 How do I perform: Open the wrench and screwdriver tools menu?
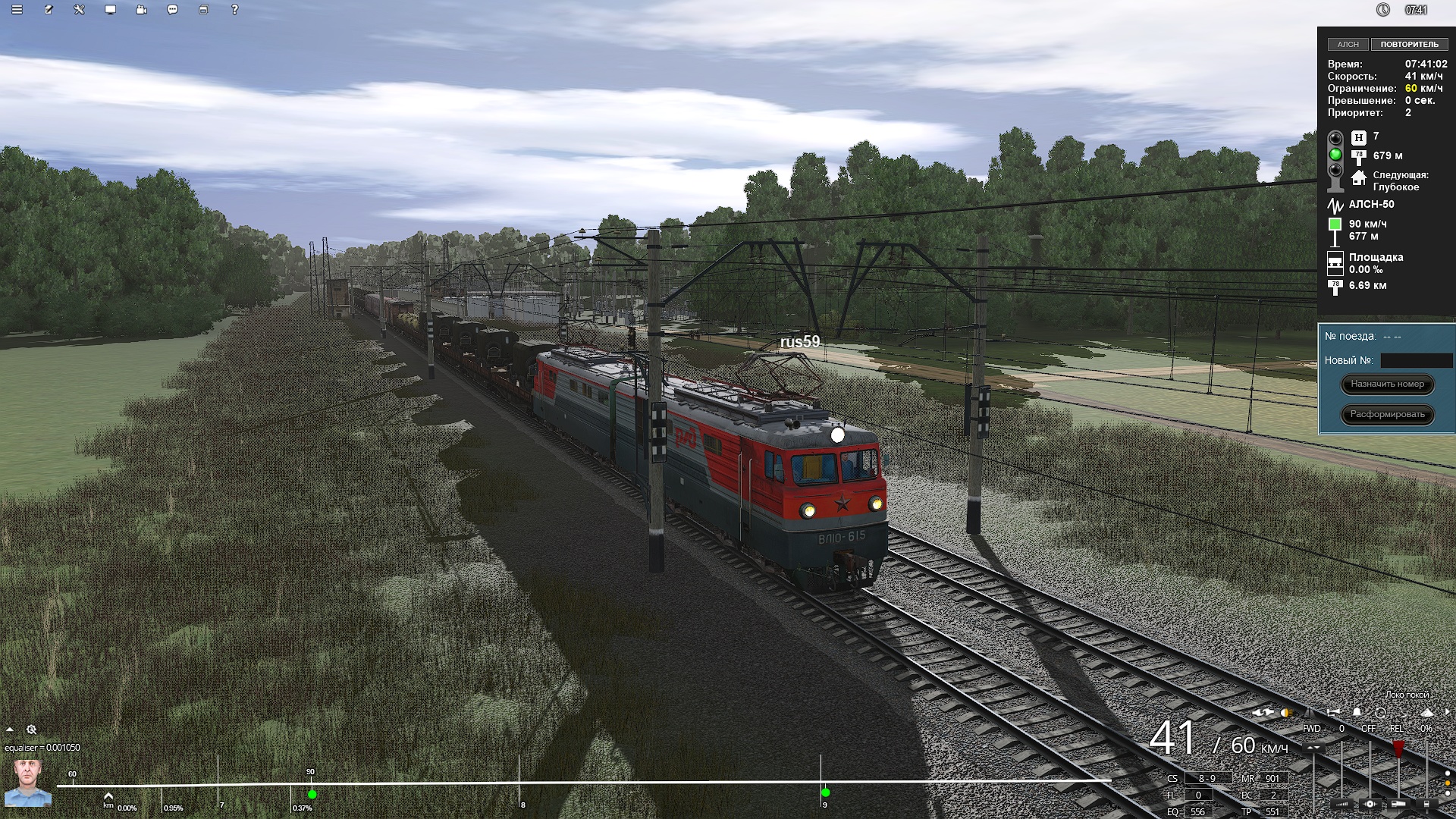80,10
